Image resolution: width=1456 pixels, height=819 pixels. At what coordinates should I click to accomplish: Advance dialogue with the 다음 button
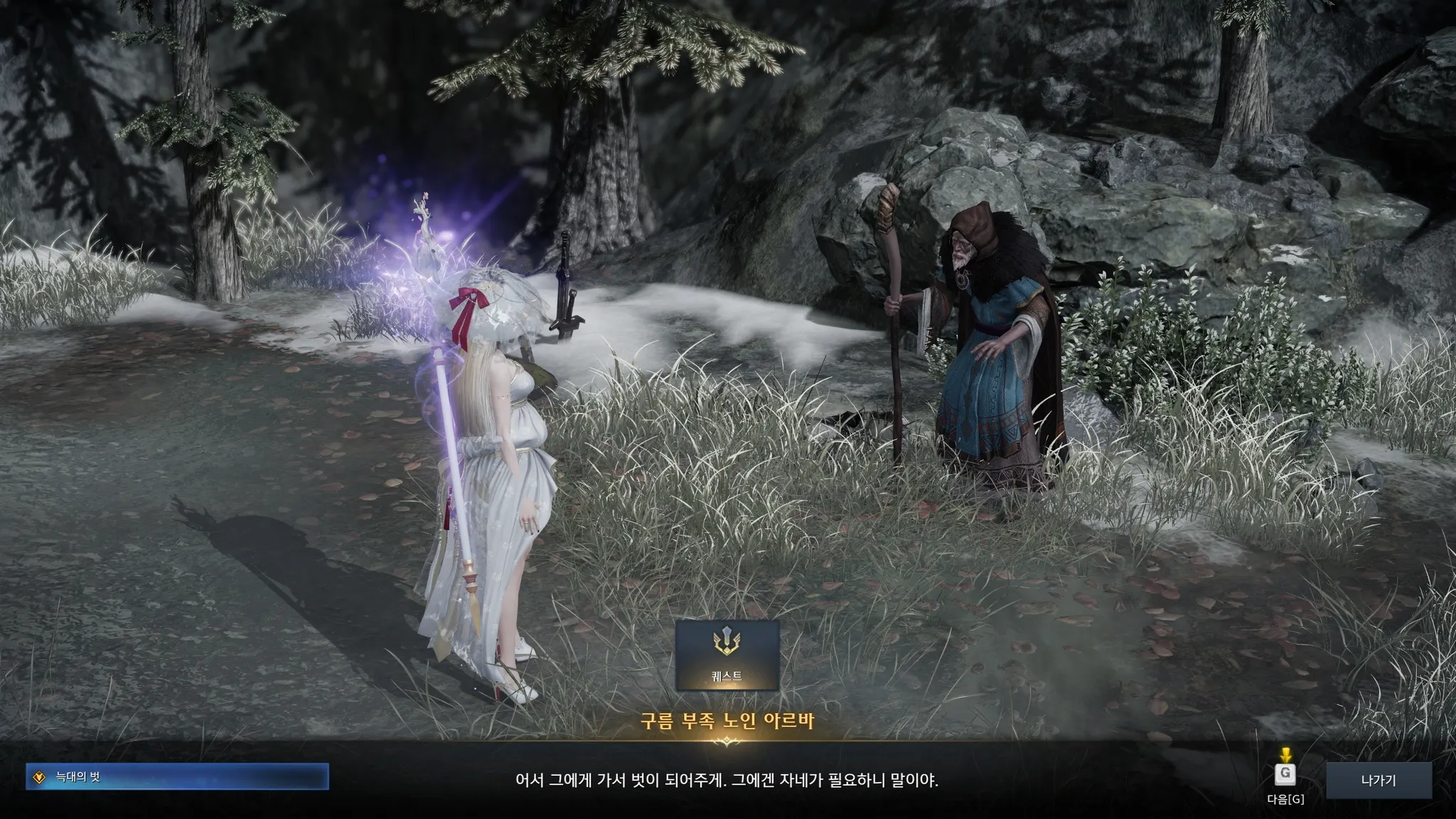1285,775
